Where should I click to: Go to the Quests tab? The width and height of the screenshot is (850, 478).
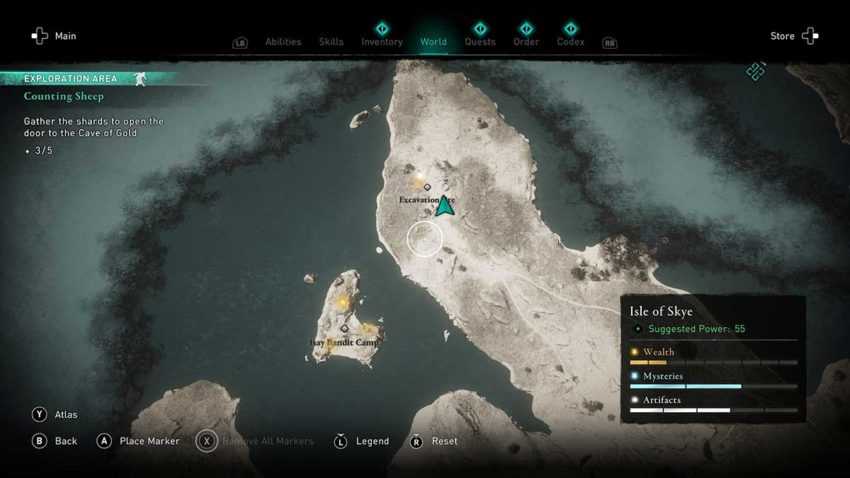480,41
